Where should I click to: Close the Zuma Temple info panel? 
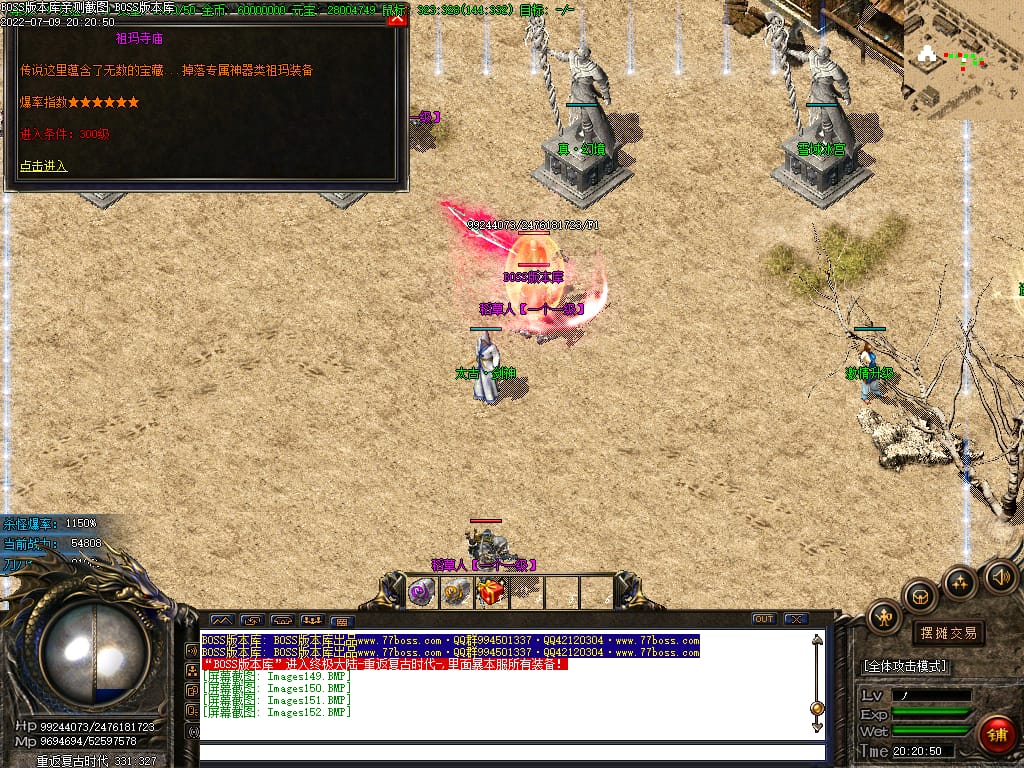pos(397,19)
